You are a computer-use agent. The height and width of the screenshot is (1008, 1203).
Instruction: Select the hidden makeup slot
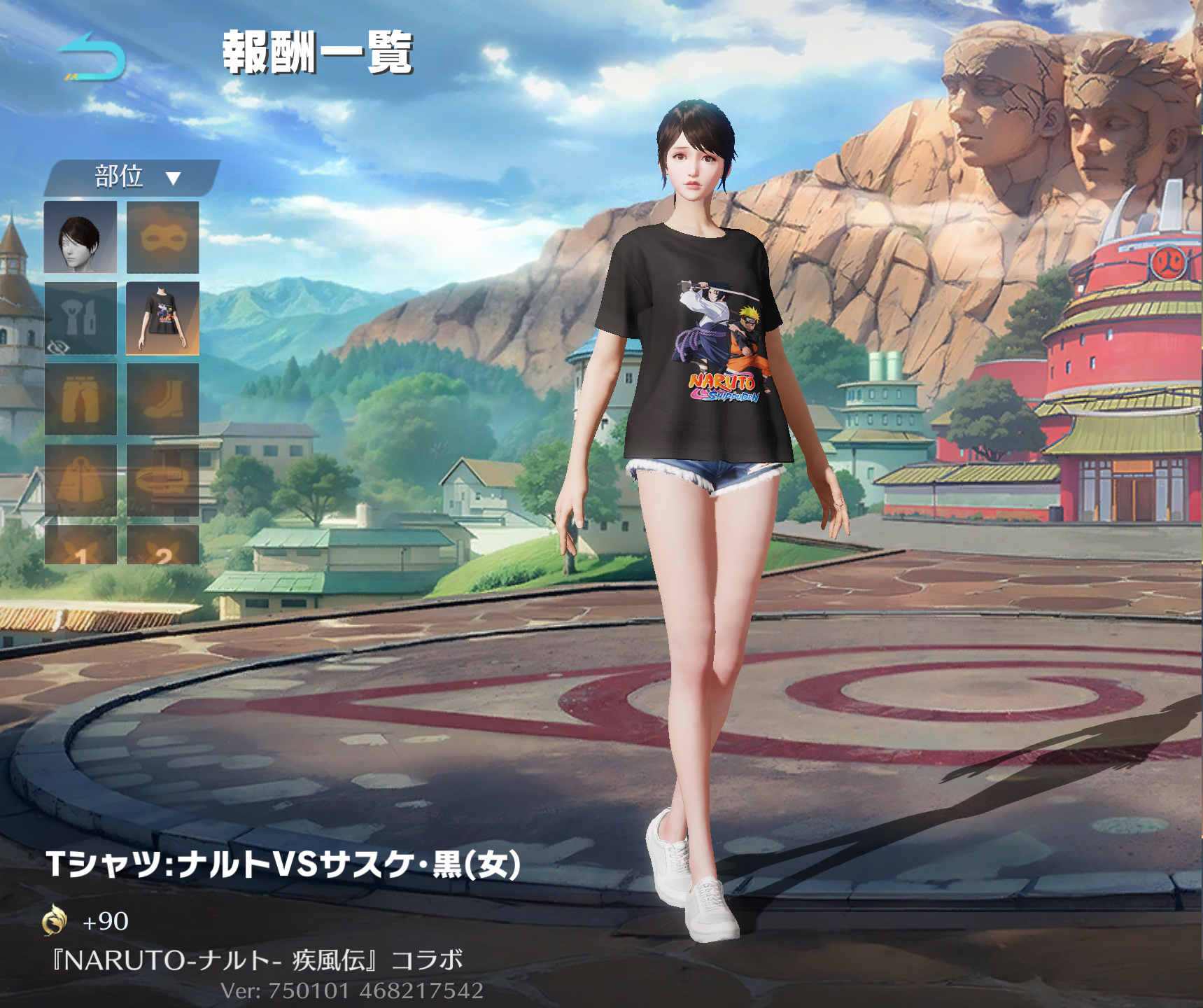(x=80, y=318)
